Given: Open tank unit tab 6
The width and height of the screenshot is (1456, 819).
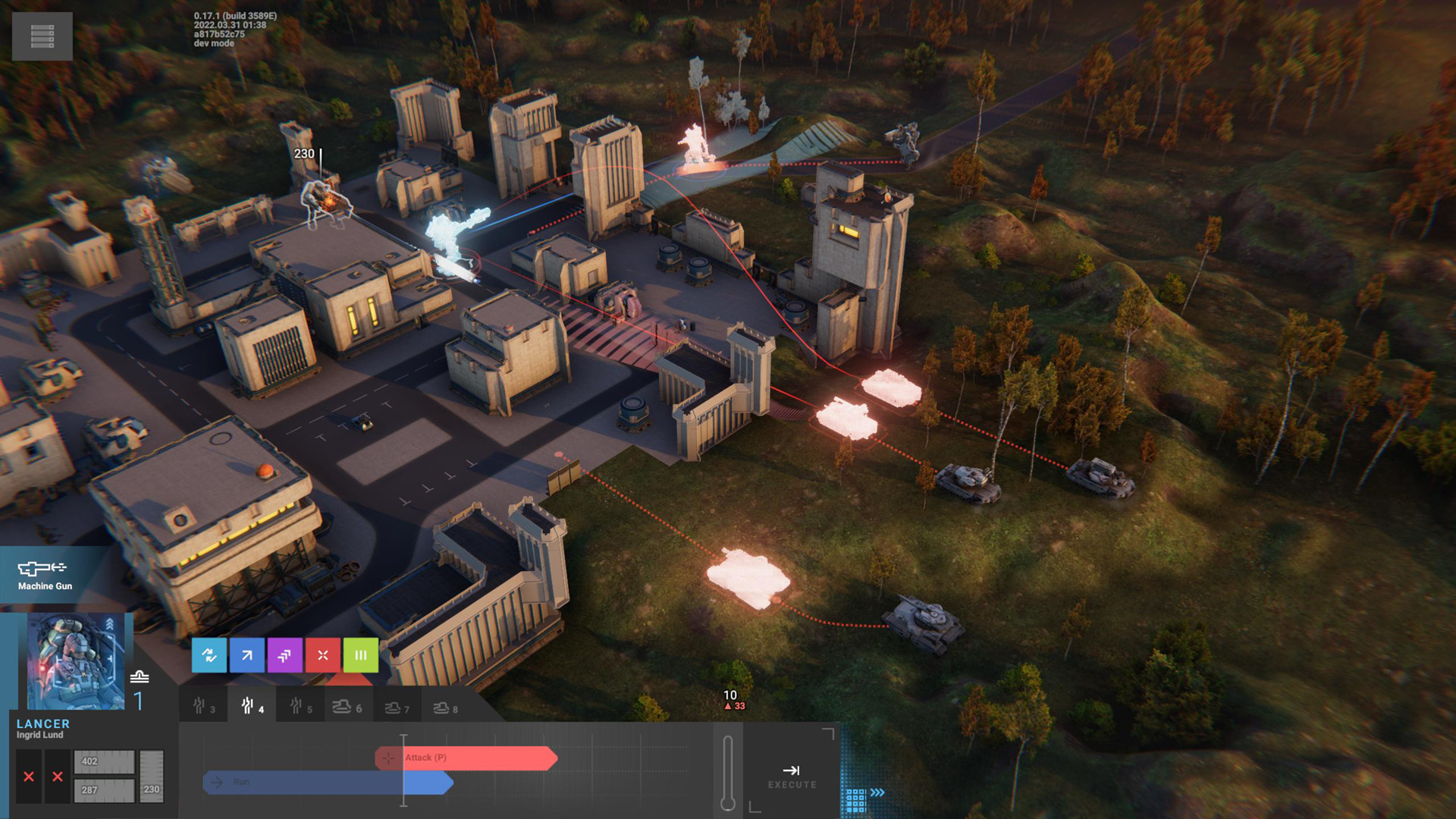Looking at the screenshot, I should point(347,707).
